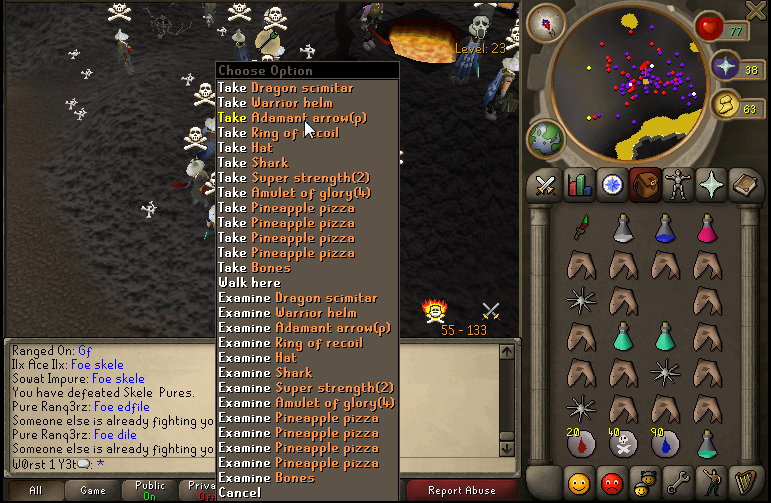The image size is (771, 503).
Task: Take the Ring of recoil
Action: 282,133
